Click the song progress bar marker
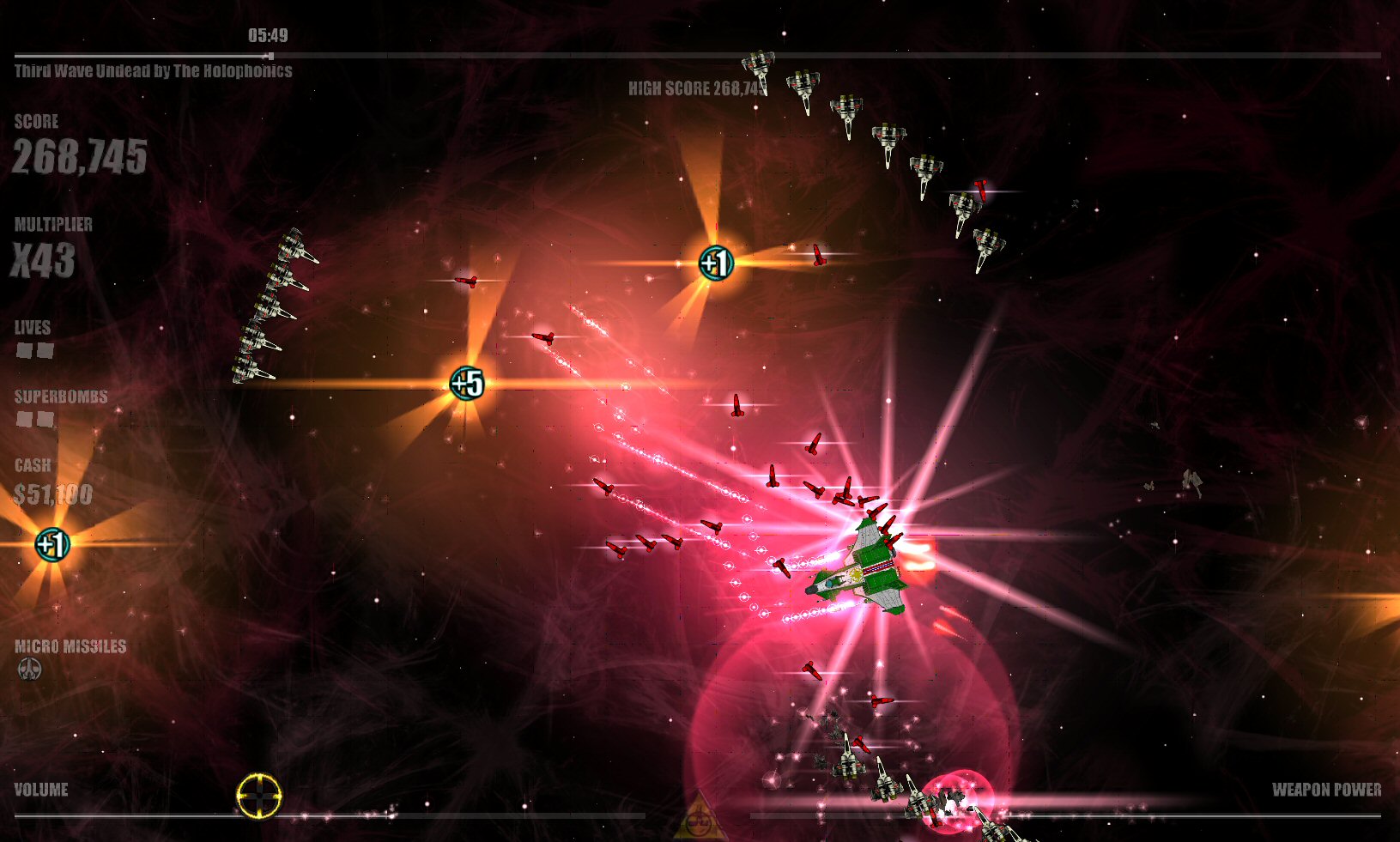Screen dimensions: 1400x842 (x=270, y=56)
